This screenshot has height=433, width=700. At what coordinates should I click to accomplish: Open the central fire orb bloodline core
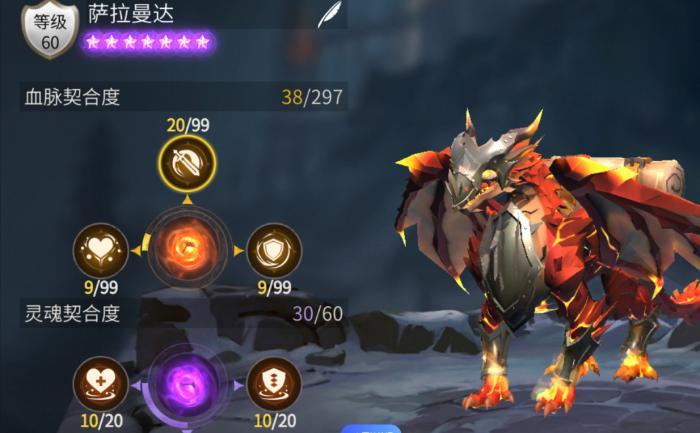tap(186, 248)
